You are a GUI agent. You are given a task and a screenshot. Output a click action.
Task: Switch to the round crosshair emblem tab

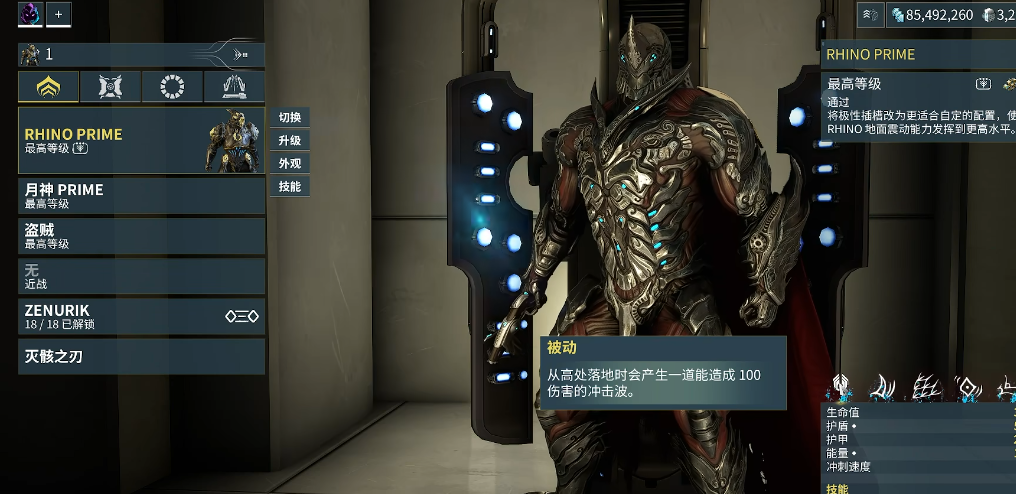click(x=110, y=87)
